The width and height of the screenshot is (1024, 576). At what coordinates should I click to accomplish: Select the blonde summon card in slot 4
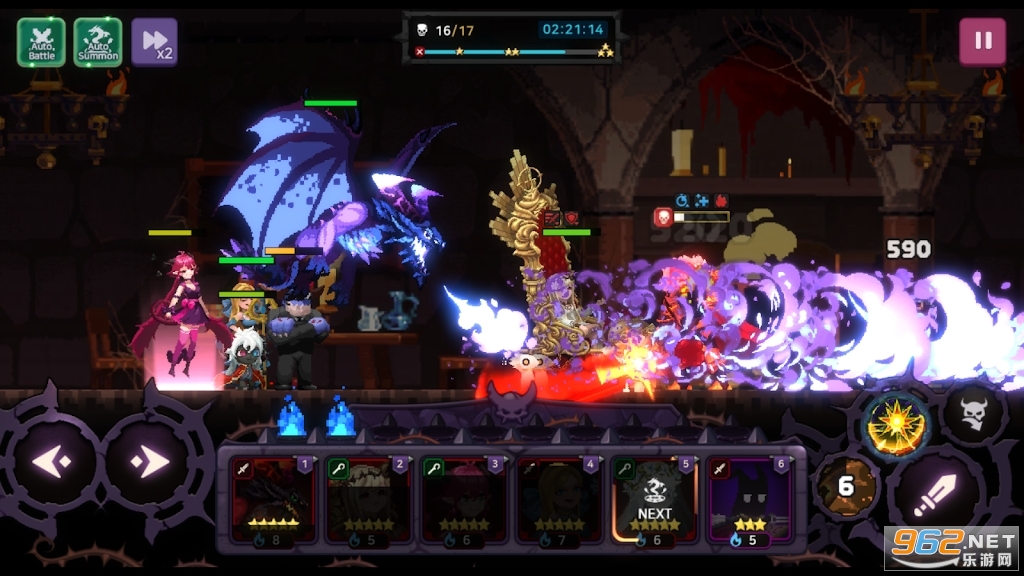(560, 500)
